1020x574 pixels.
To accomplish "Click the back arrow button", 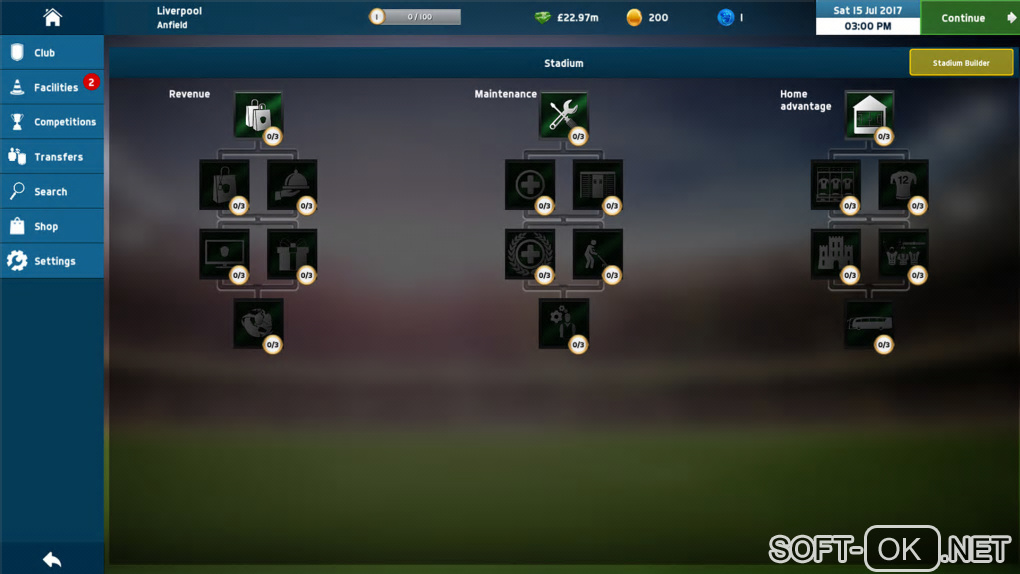I will [52, 559].
